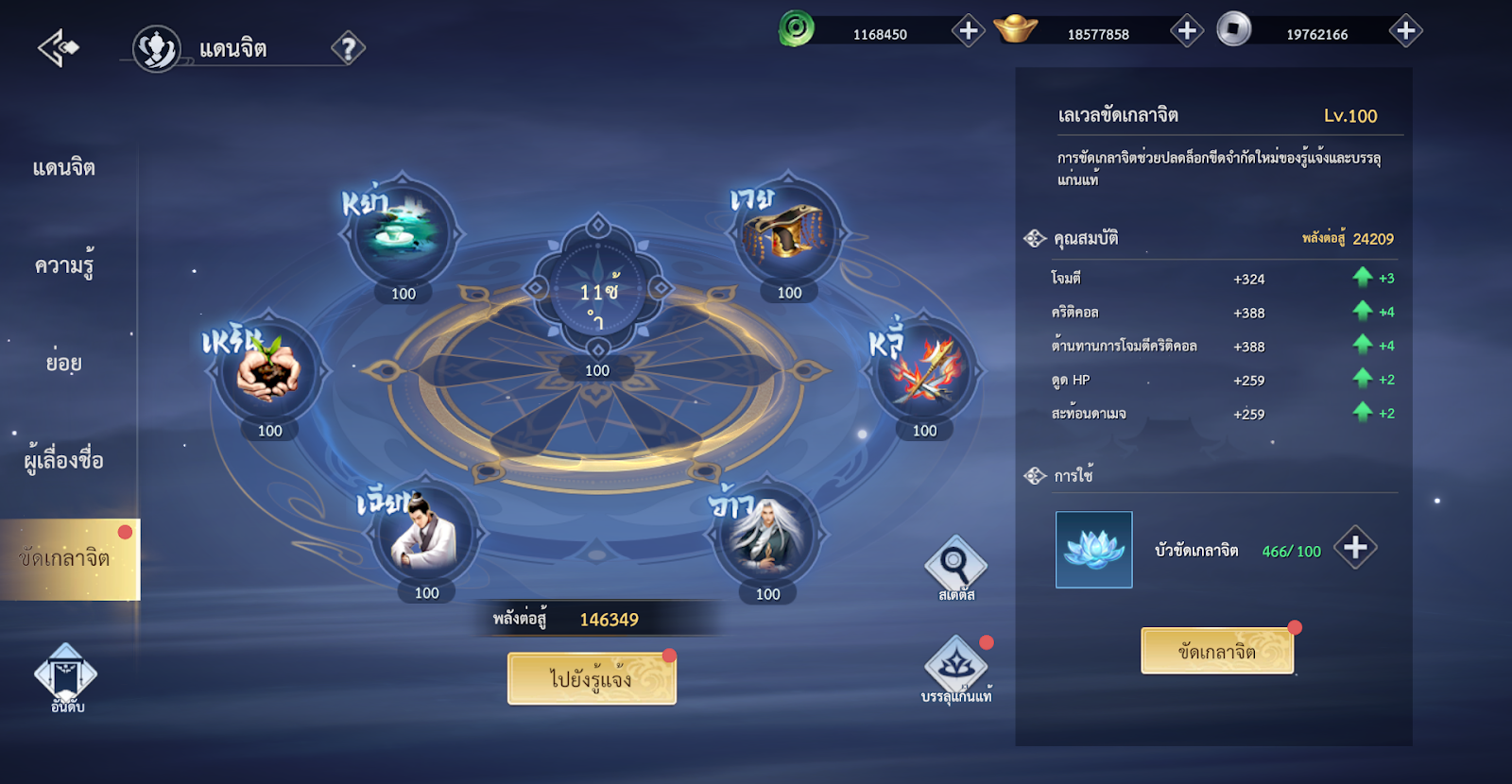
Task: Select the sprout in hands node
Action: [x=269, y=369]
